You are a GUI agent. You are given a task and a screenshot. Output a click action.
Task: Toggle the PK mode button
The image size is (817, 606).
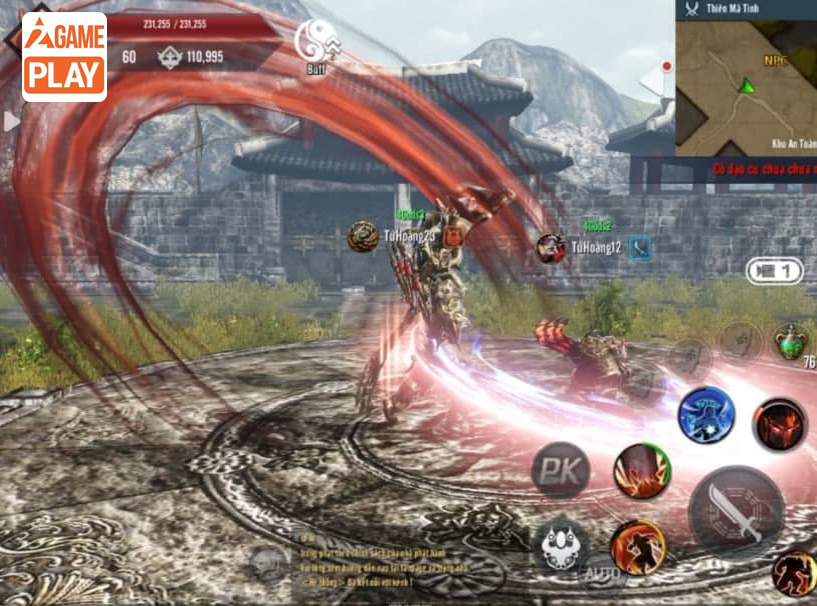[x=560, y=469]
